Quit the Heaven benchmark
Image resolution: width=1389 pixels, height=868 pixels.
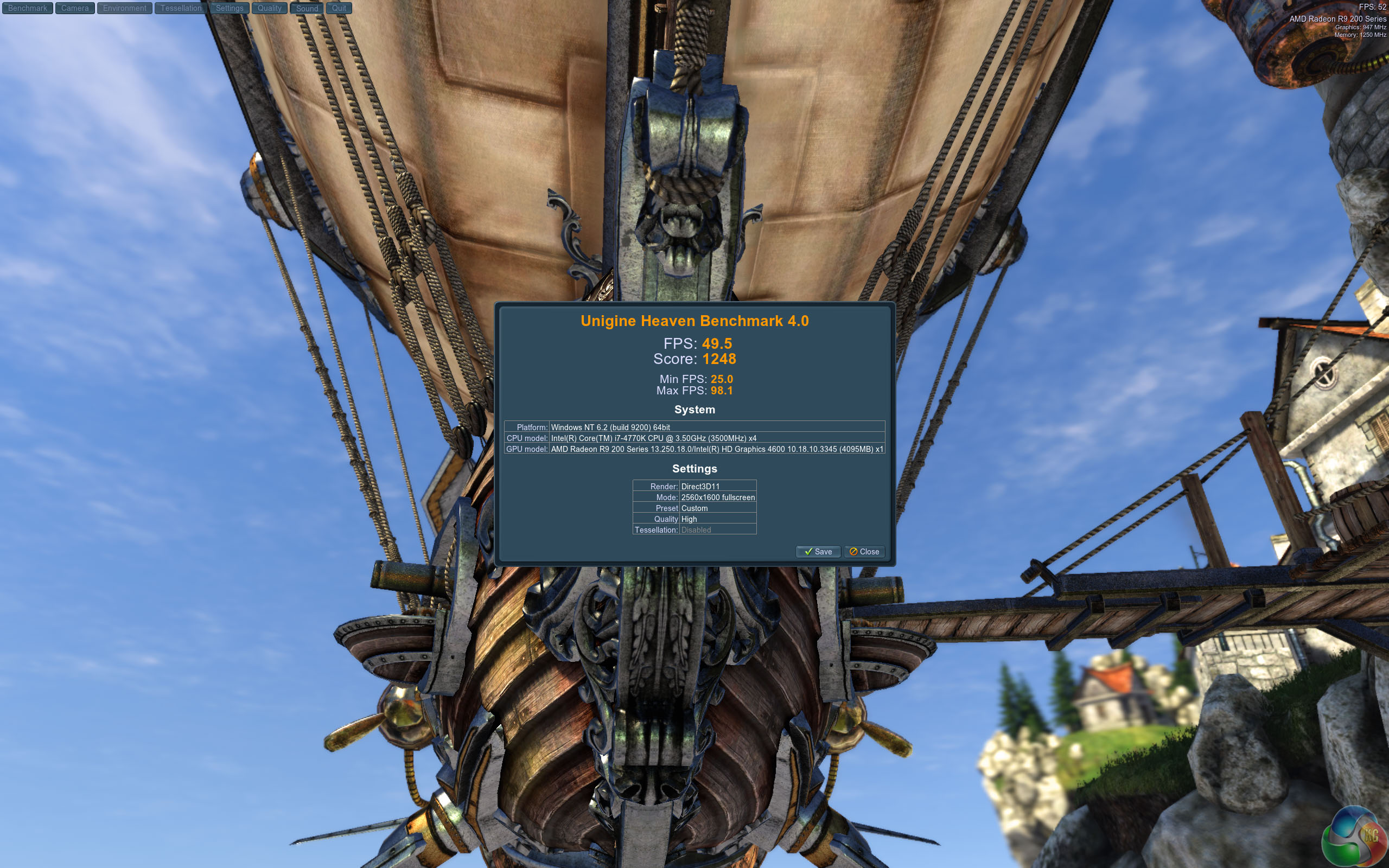click(339, 8)
